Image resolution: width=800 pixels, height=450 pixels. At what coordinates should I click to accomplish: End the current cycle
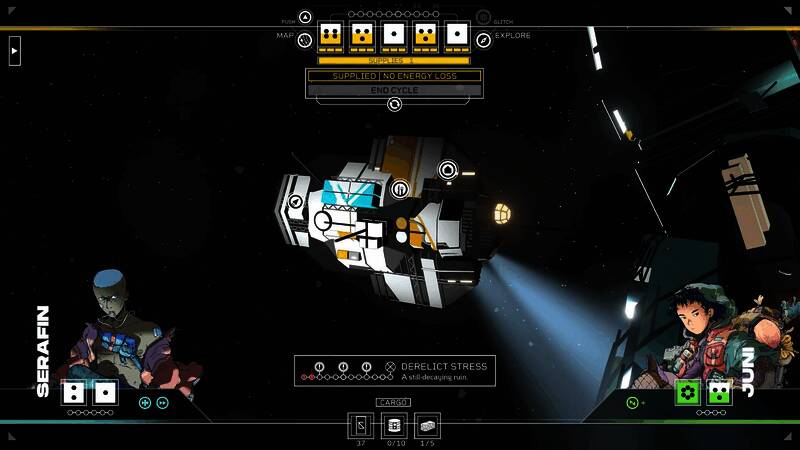pos(394,90)
